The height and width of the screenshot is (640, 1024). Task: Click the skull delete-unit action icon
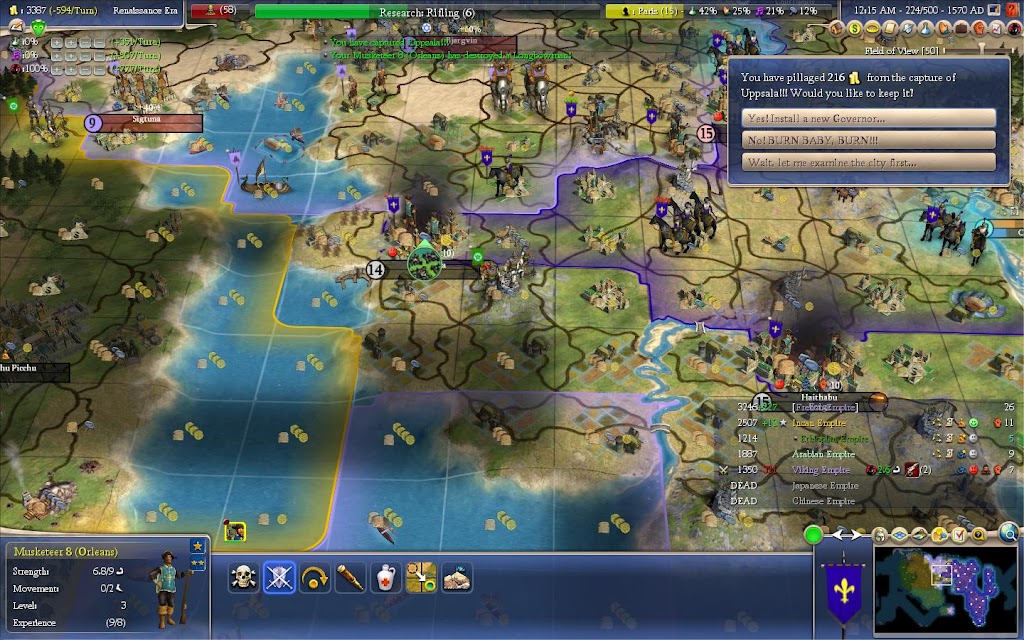243,578
